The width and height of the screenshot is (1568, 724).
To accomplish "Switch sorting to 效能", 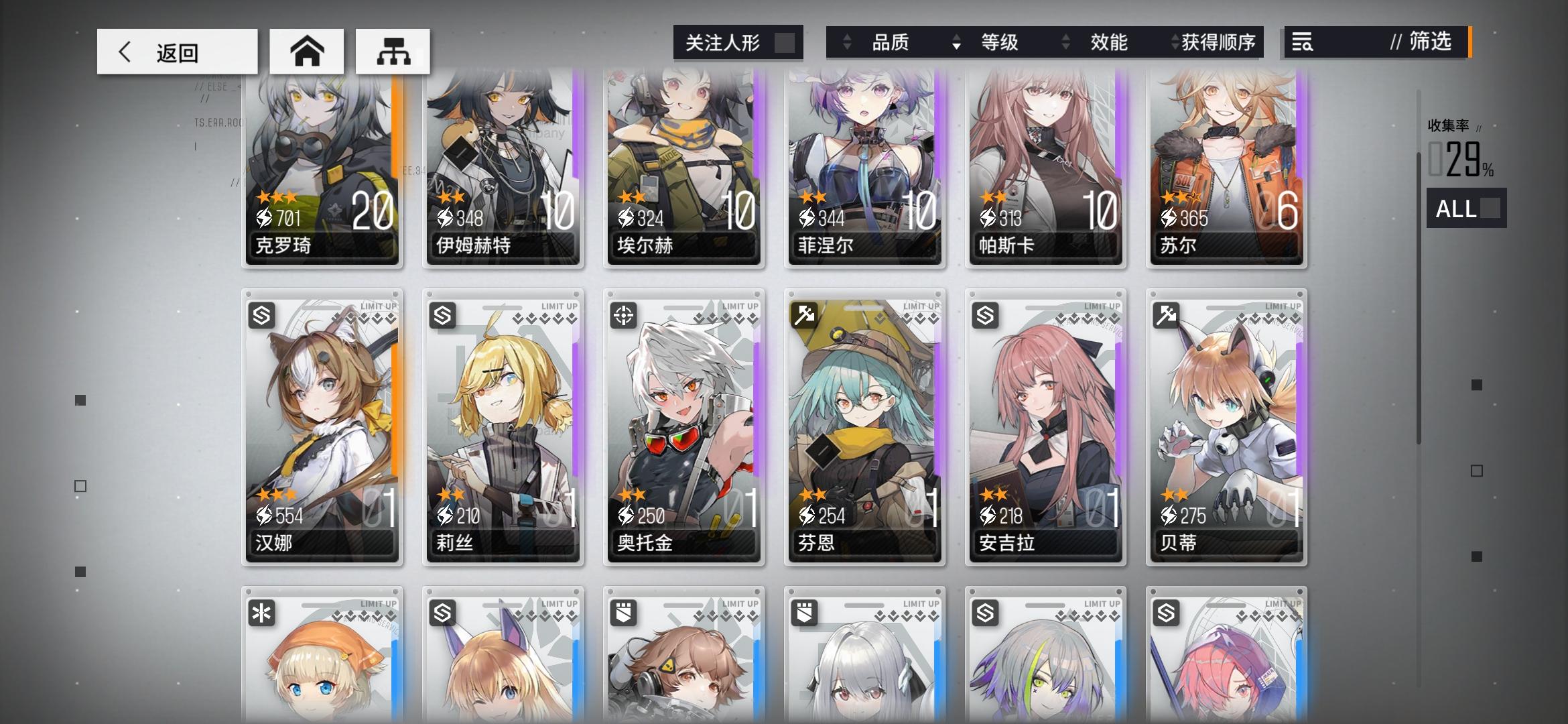I will [1109, 43].
